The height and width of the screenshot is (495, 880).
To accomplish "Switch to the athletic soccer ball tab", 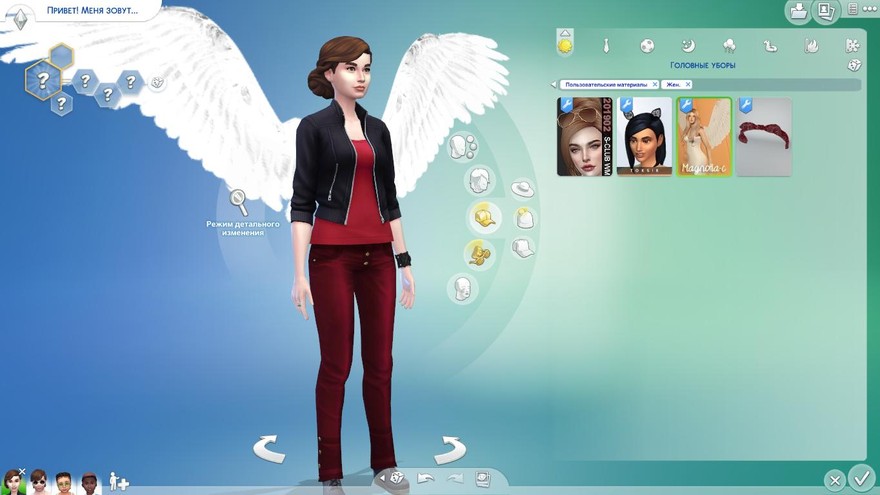I will (x=647, y=46).
